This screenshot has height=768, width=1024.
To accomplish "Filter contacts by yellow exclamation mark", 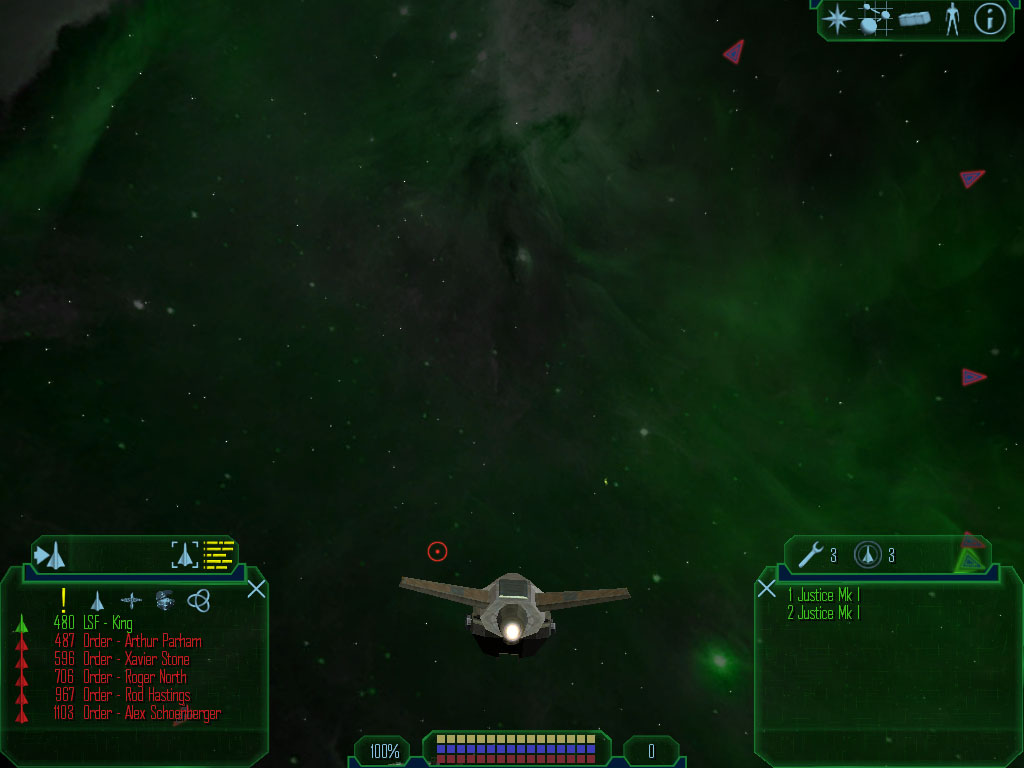I will pyautogui.click(x=63, y=600).
